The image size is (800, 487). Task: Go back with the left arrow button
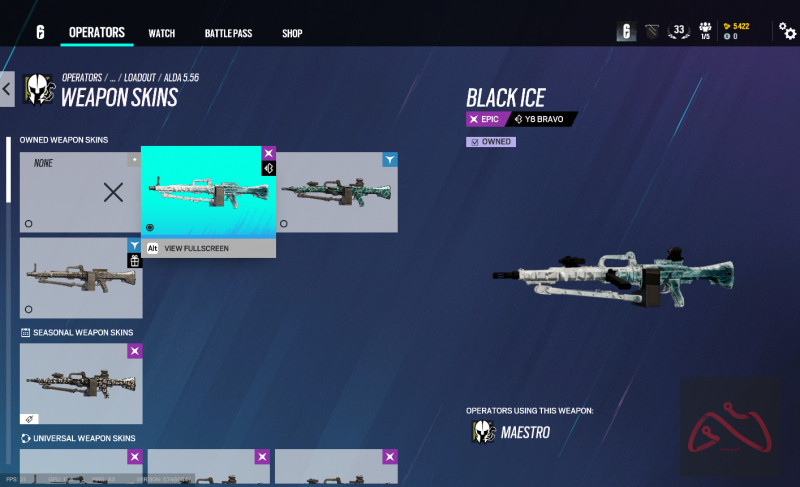pos(7,90)
